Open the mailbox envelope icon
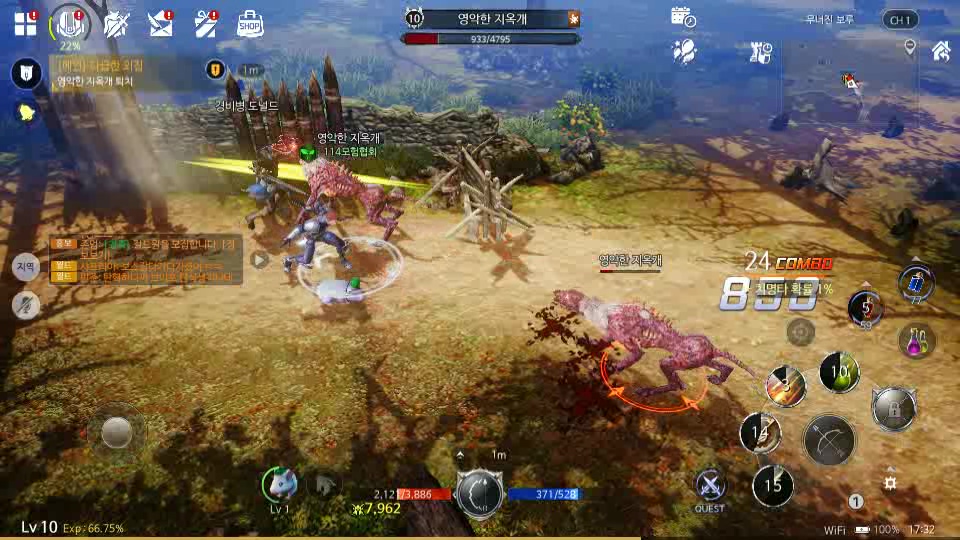Viewport: 960px width, 540px height. coord(160,24)
